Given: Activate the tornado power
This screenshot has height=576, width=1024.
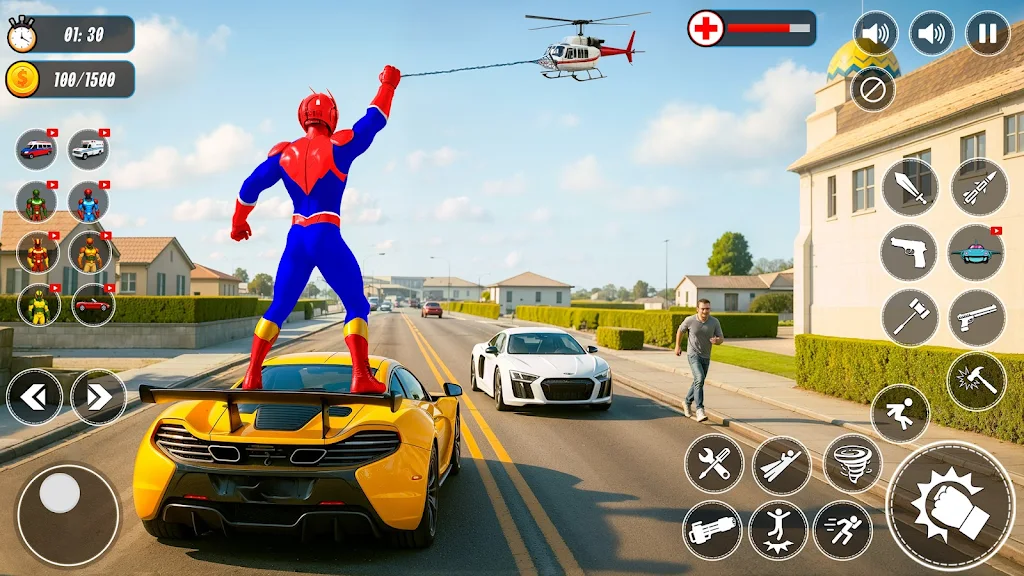Looking at the screenshot, I should [852, 463].
